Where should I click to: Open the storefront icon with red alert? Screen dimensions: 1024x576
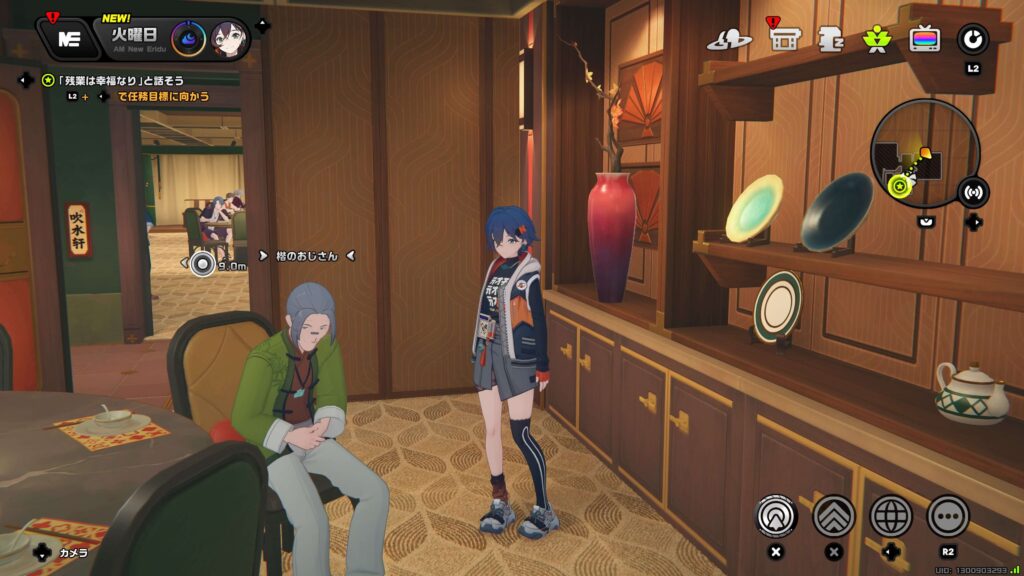pos(783,39)
